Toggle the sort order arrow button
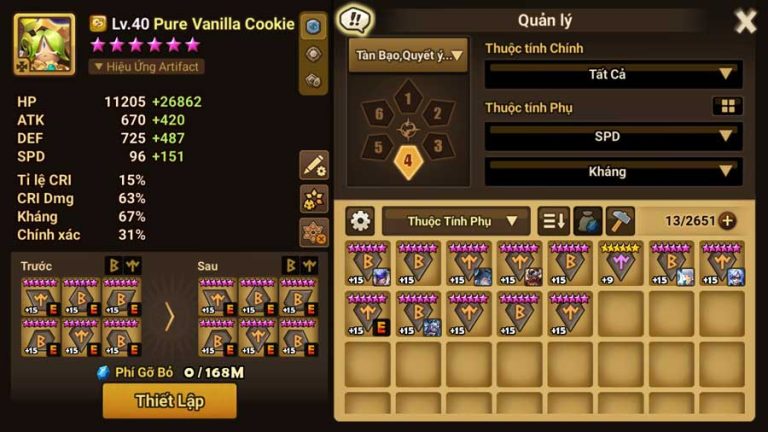 [x=552, y=220]
